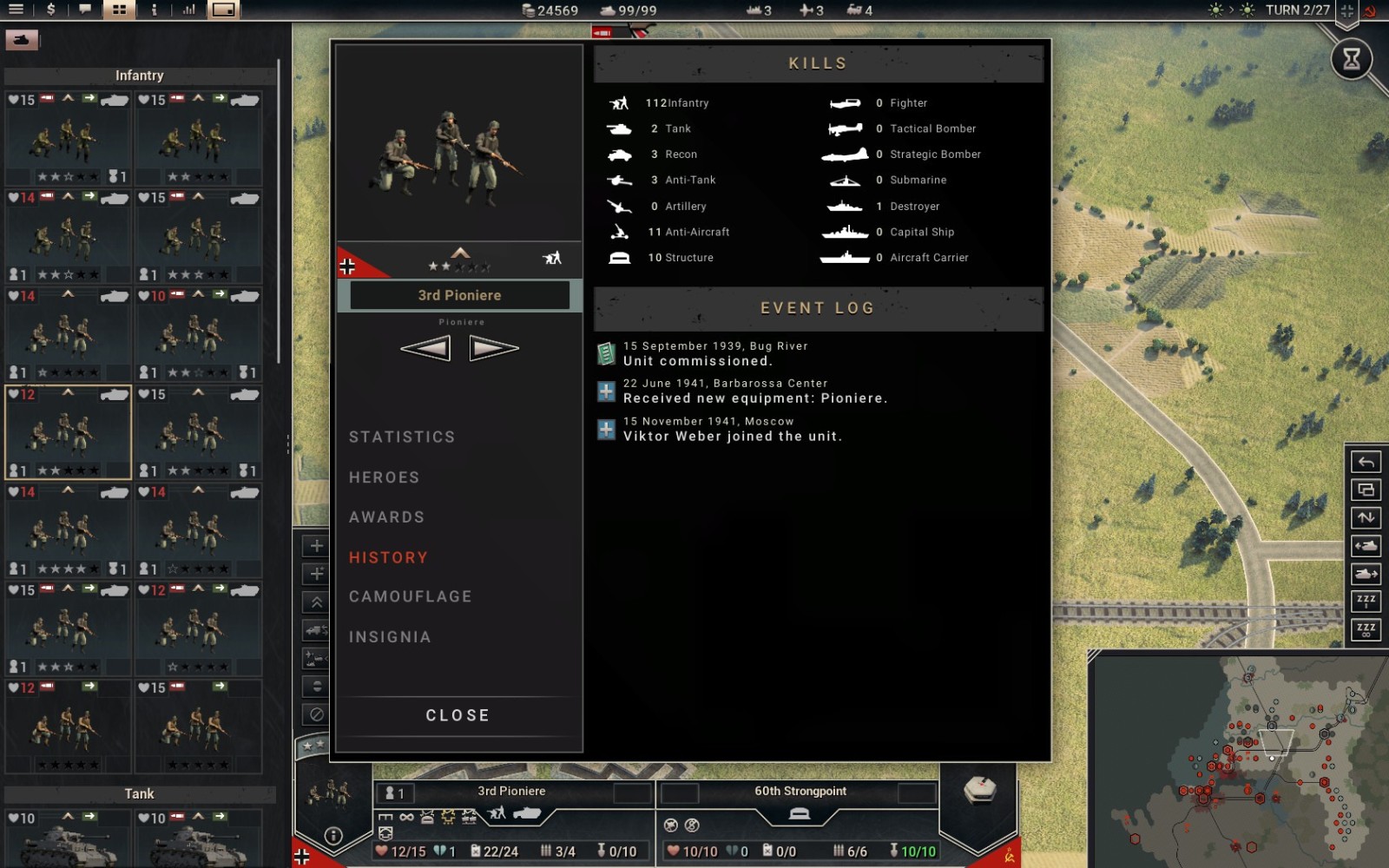The image size is (1389, 868).
Task: Select the History section
Action: 388,557
